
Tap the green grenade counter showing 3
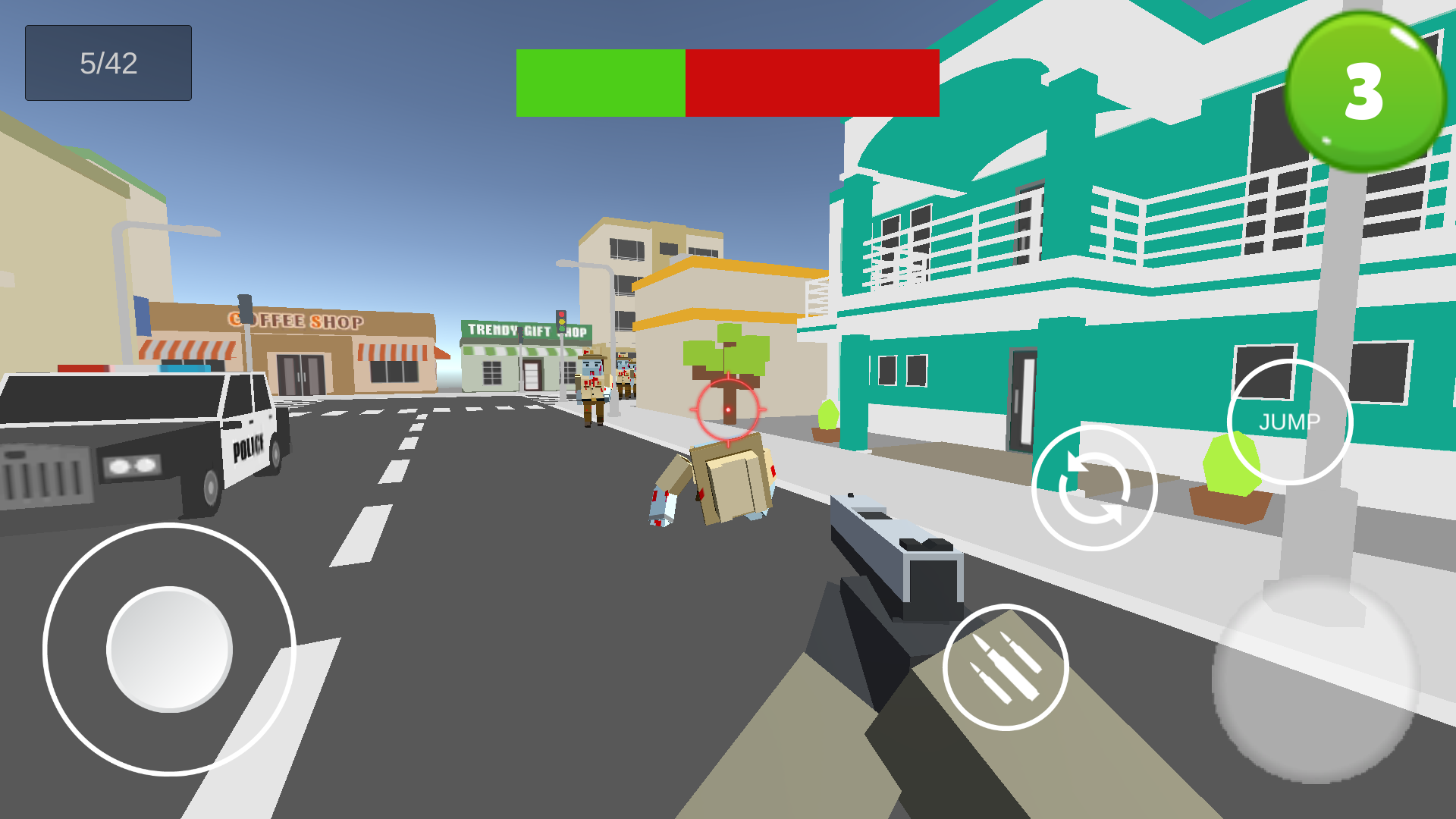pos(1362,93)
